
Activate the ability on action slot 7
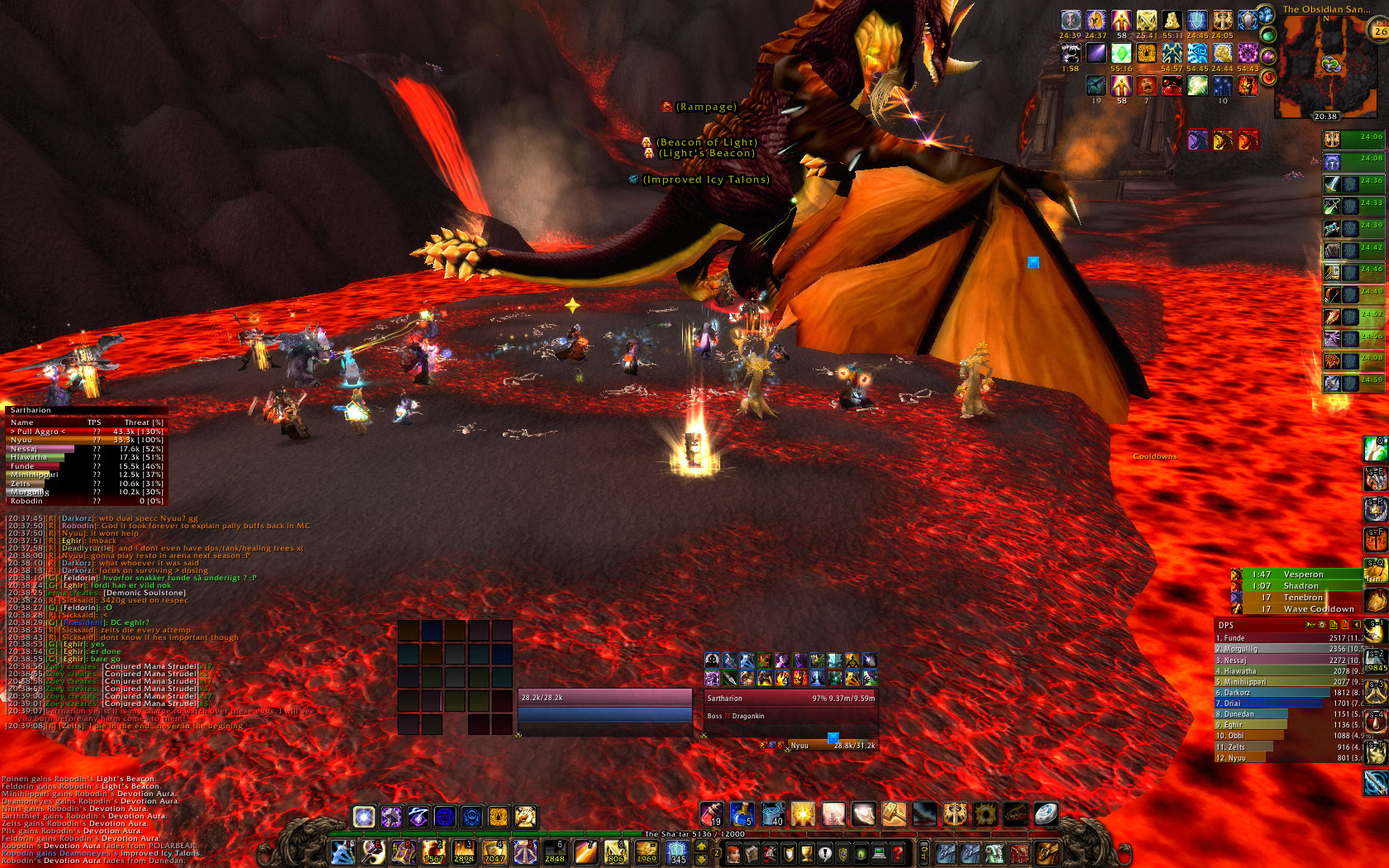[x=524, y=852]
